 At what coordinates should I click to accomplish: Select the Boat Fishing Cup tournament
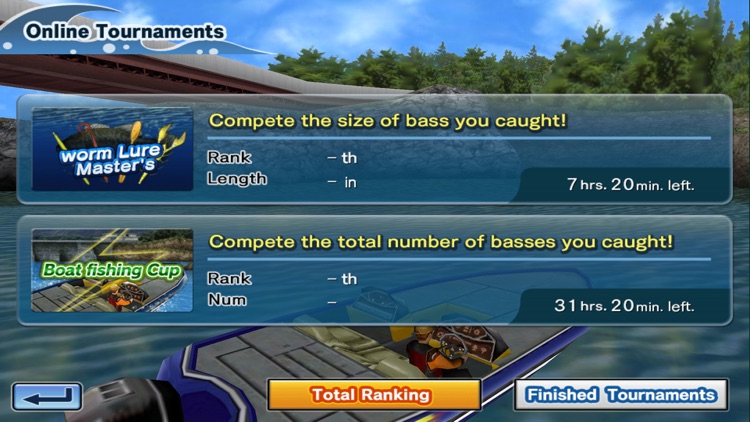pos(375,270)
